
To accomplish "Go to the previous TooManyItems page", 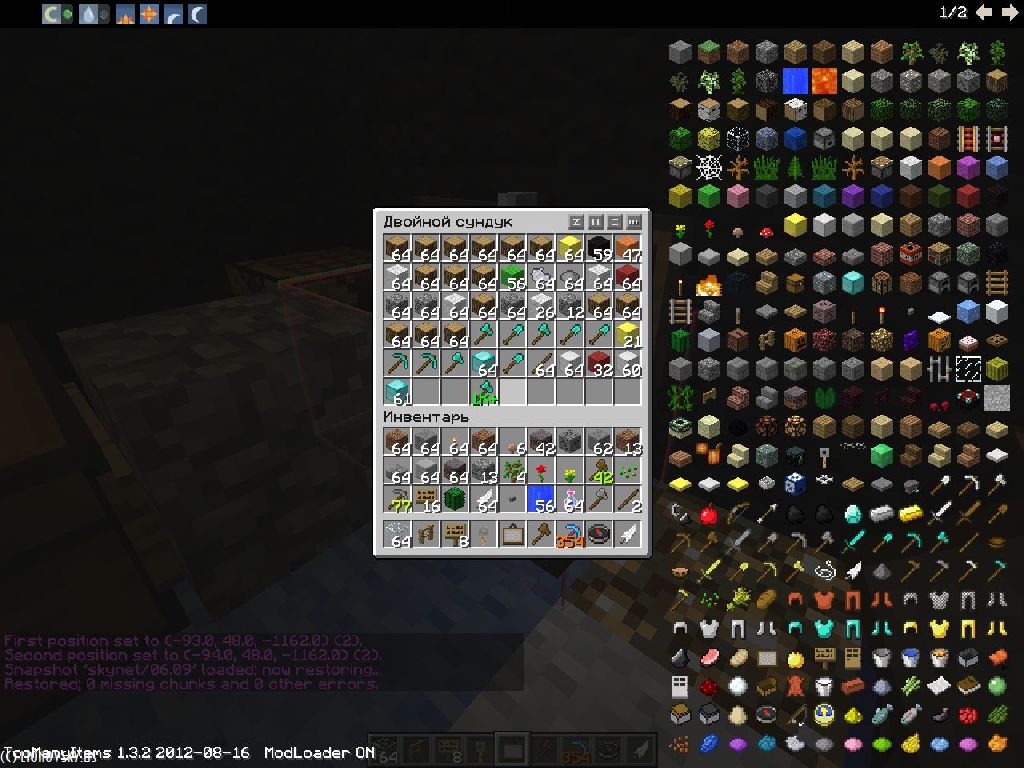I will click(985, 12).
